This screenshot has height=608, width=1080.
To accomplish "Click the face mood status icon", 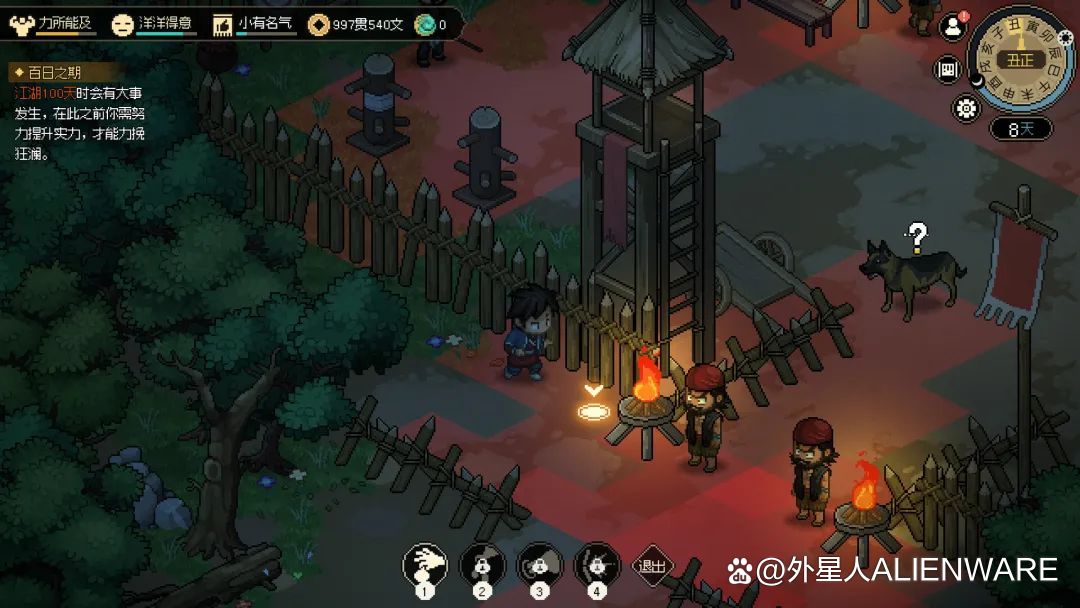I will (122, 24).
